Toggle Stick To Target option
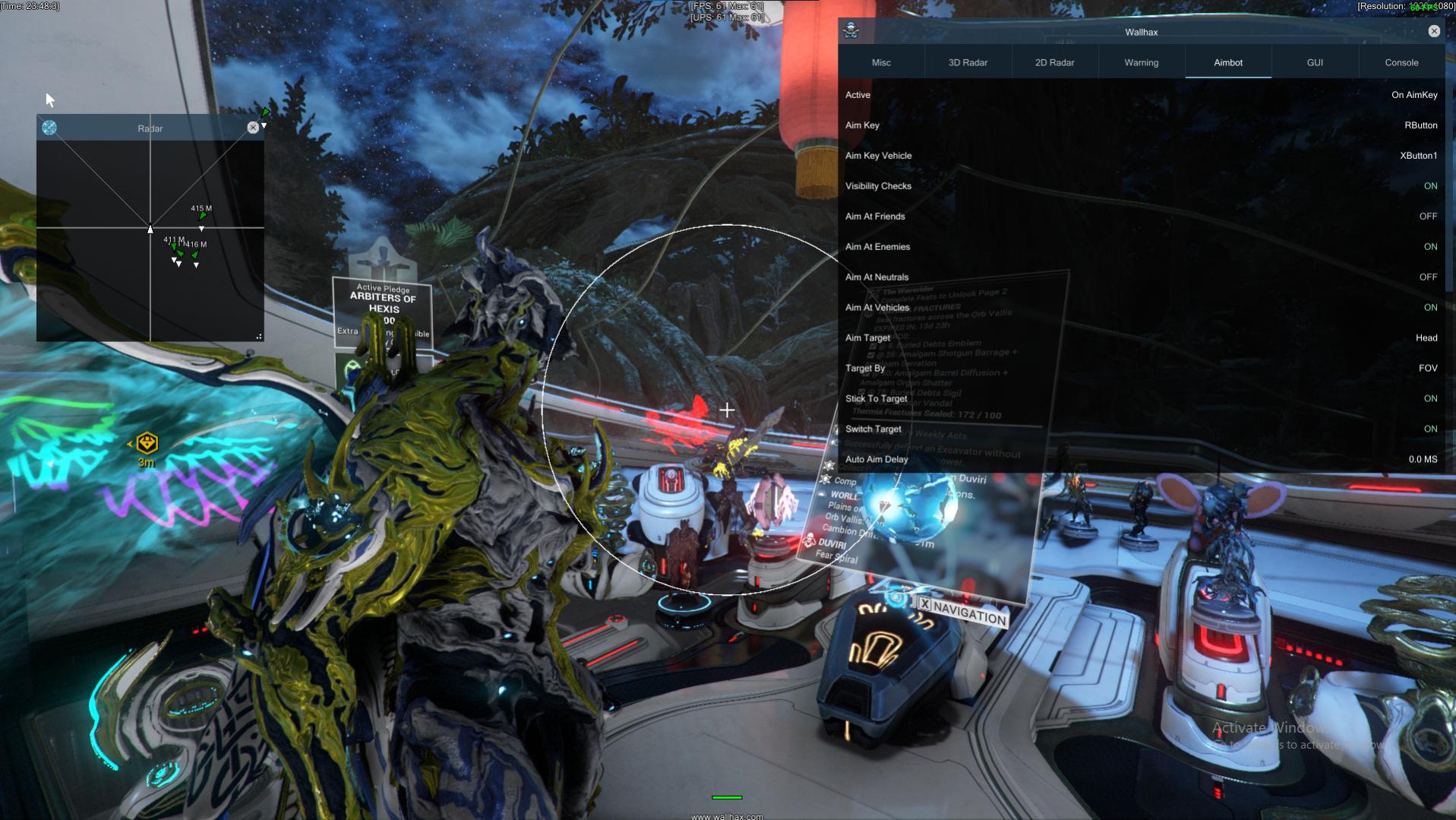This screenshot has width=1456, height=820. coord(1430,399)
